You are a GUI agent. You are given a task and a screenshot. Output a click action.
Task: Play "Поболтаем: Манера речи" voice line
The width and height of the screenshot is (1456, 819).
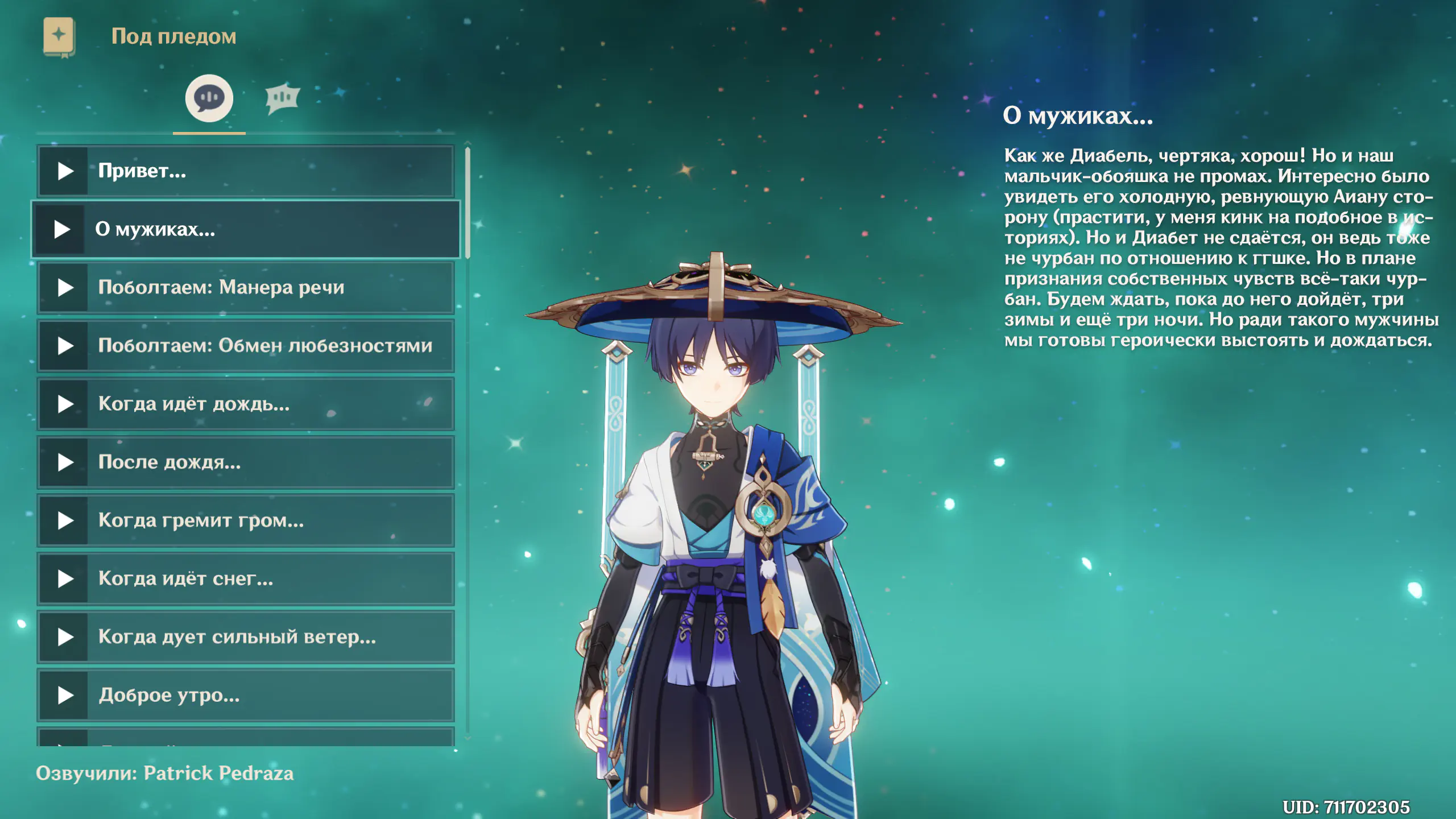(65, 288)
